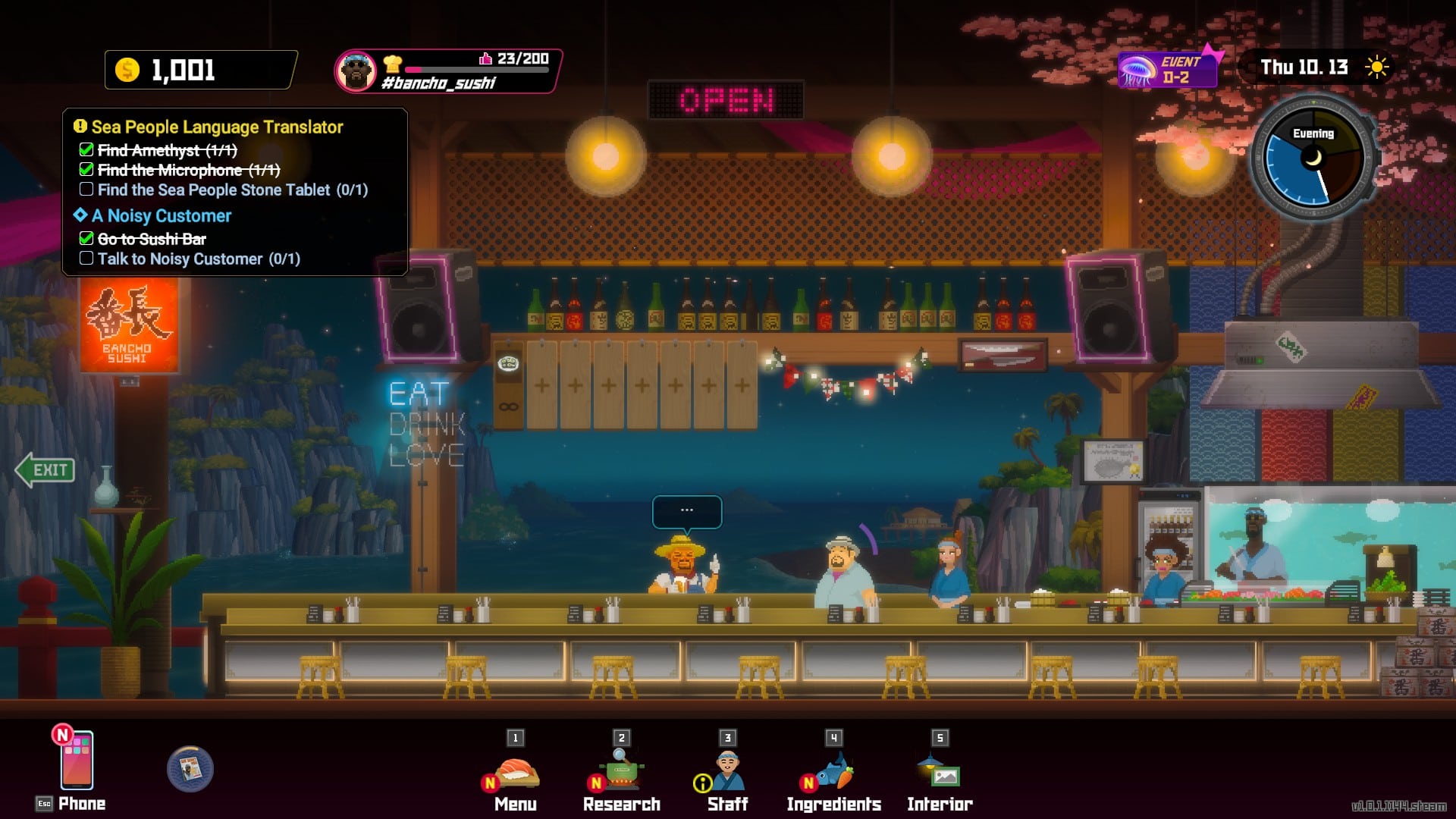The width and height of the screenshot is (1456, 819).
Task: Click the green EXIT arrow sign
Action: 45,470
